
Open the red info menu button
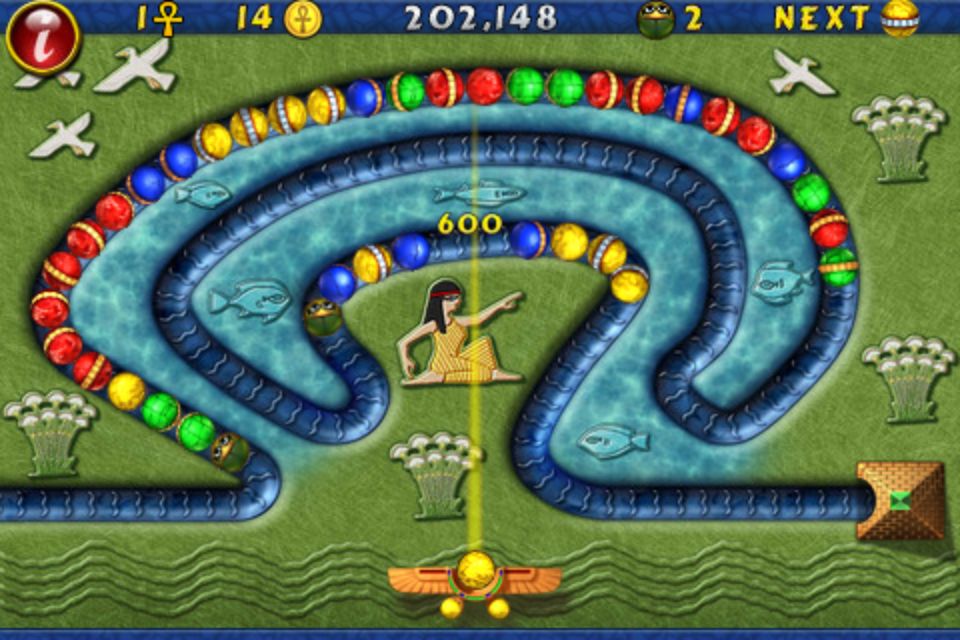[42, 38]
